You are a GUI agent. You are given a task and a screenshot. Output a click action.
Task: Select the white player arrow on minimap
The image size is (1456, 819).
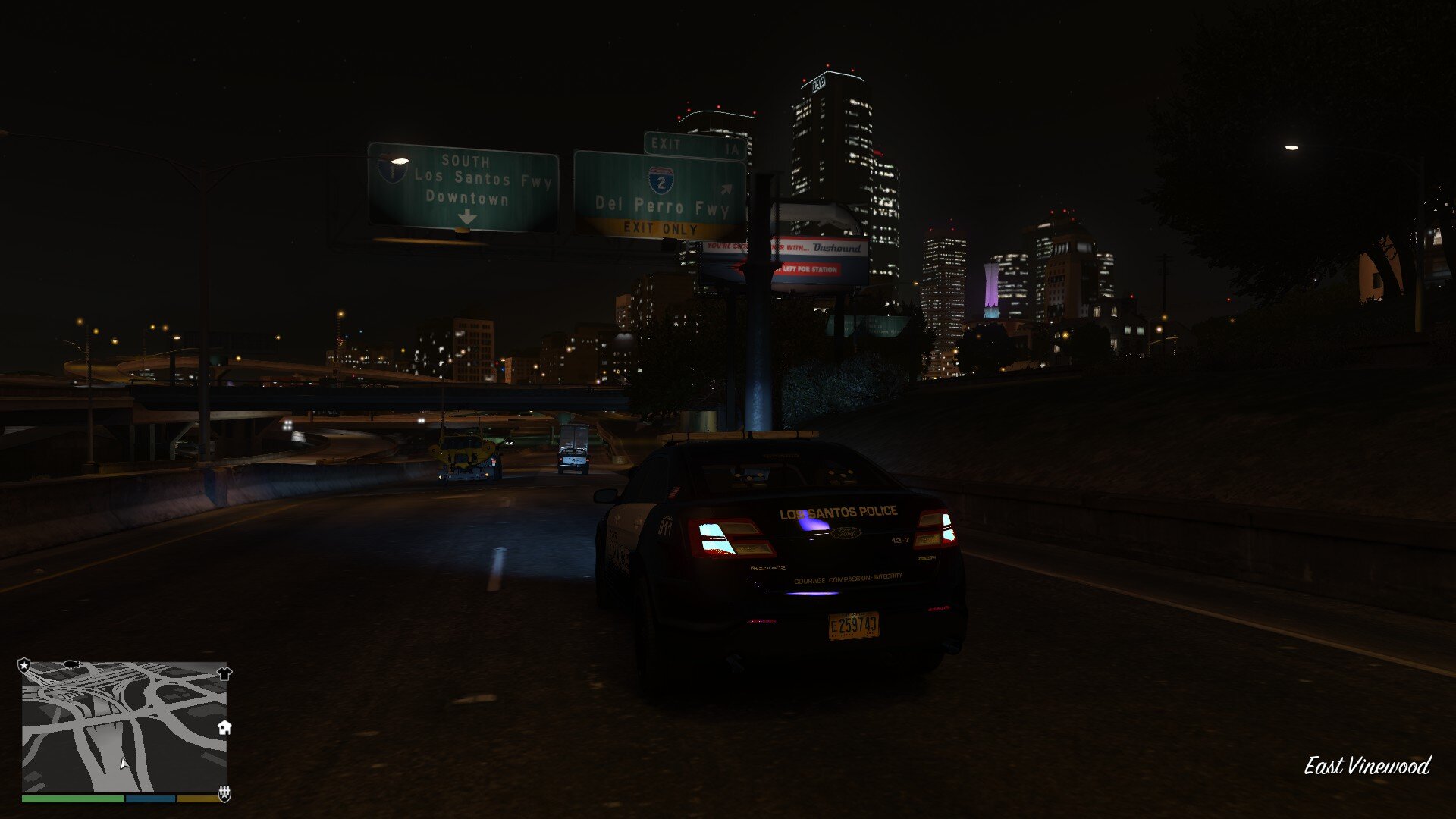[124, 764]
